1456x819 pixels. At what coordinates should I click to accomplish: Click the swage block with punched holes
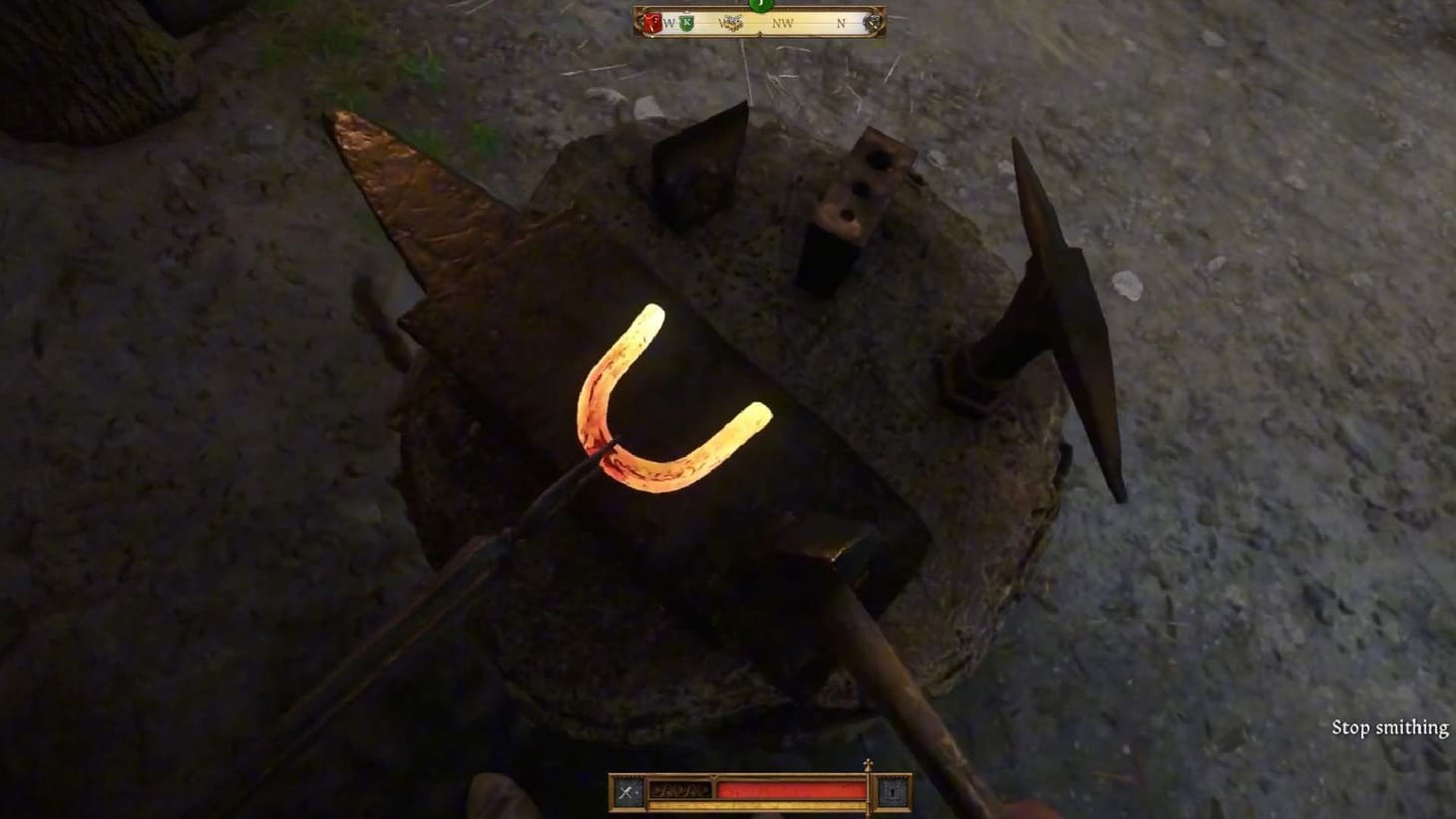tap(863, 190)
